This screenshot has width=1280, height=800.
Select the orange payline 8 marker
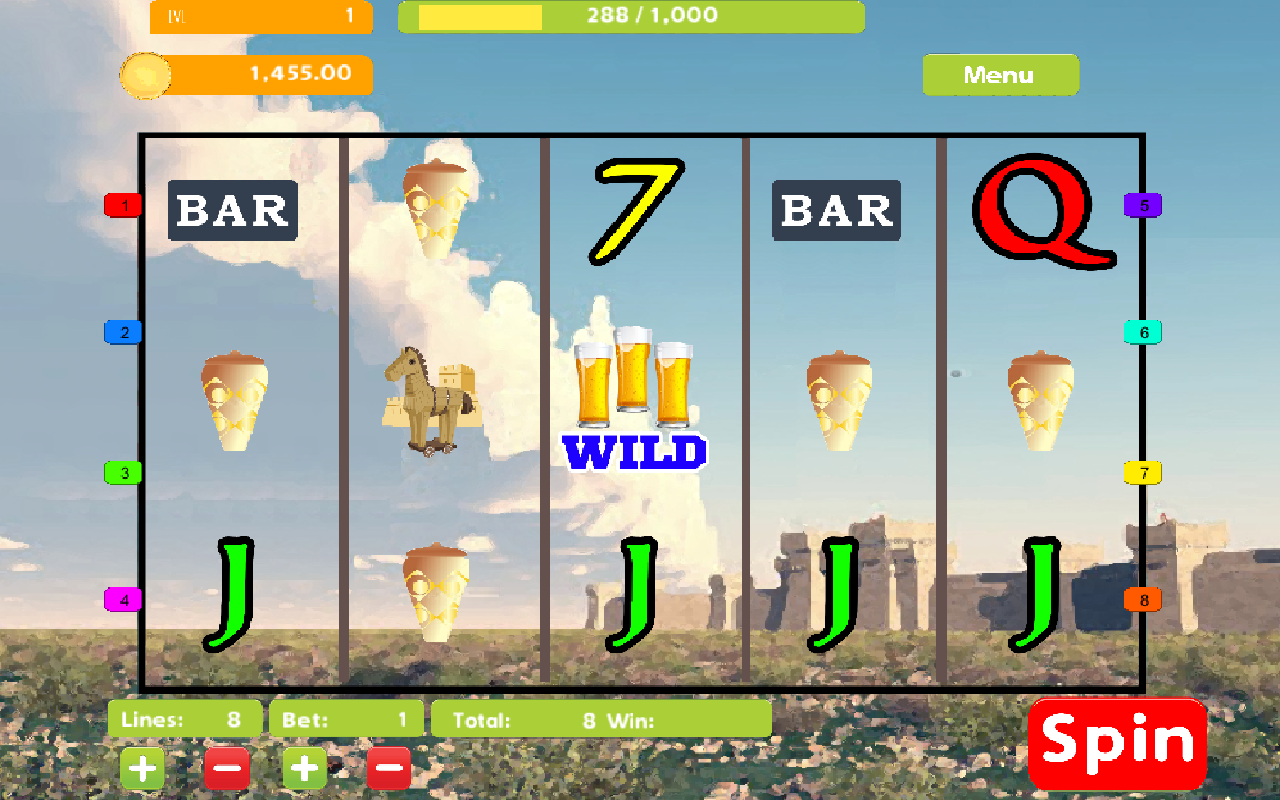click(1143, 600)
